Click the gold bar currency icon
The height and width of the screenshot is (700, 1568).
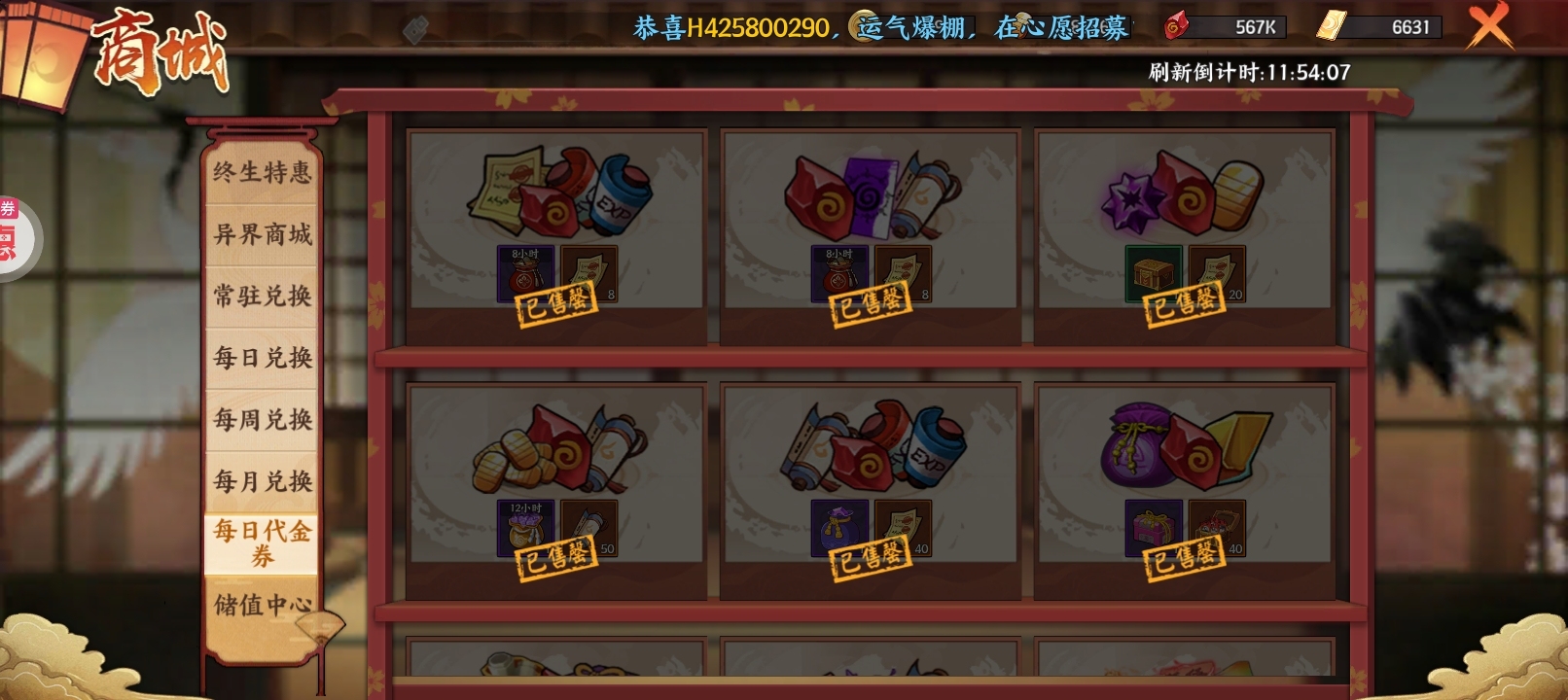(x=1330, y=27)
